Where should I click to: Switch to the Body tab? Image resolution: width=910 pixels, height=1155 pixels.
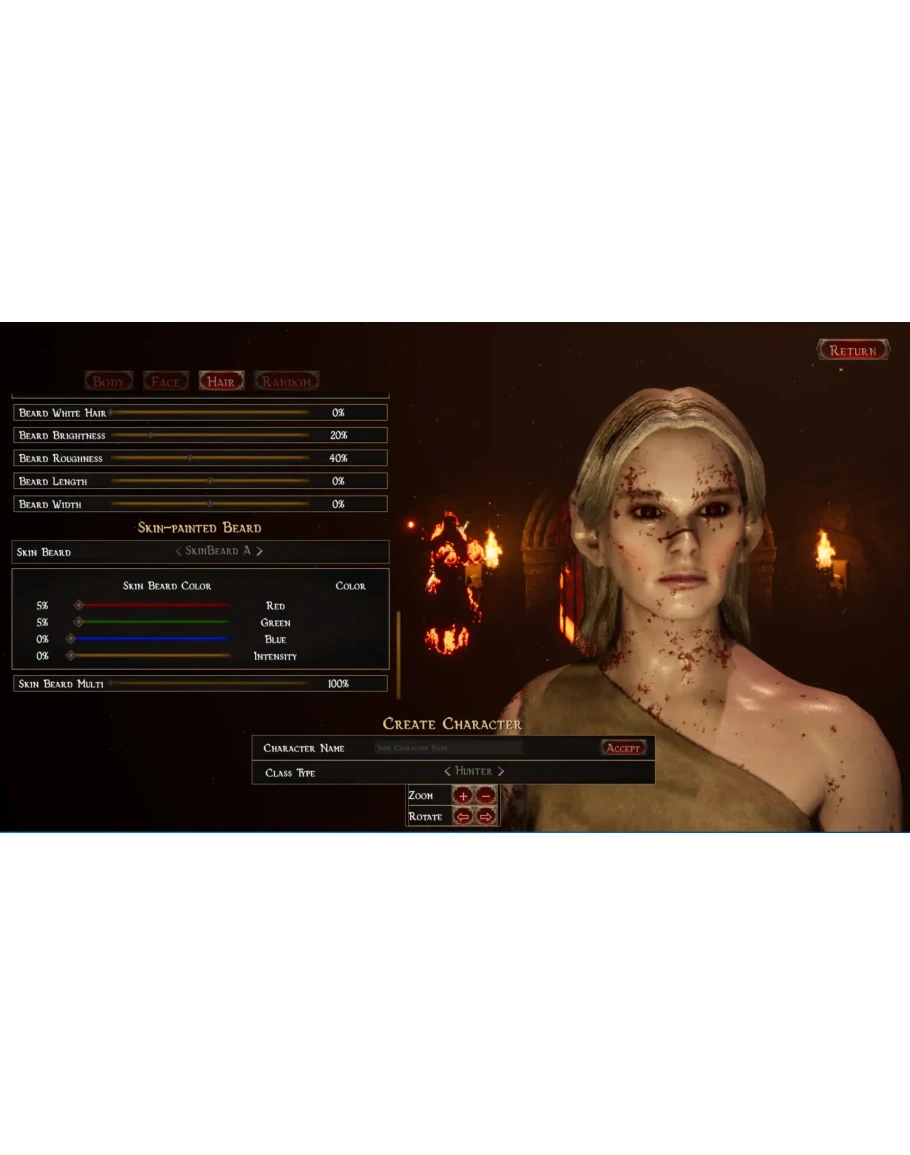pyautogui.click(x=109, y=381)
